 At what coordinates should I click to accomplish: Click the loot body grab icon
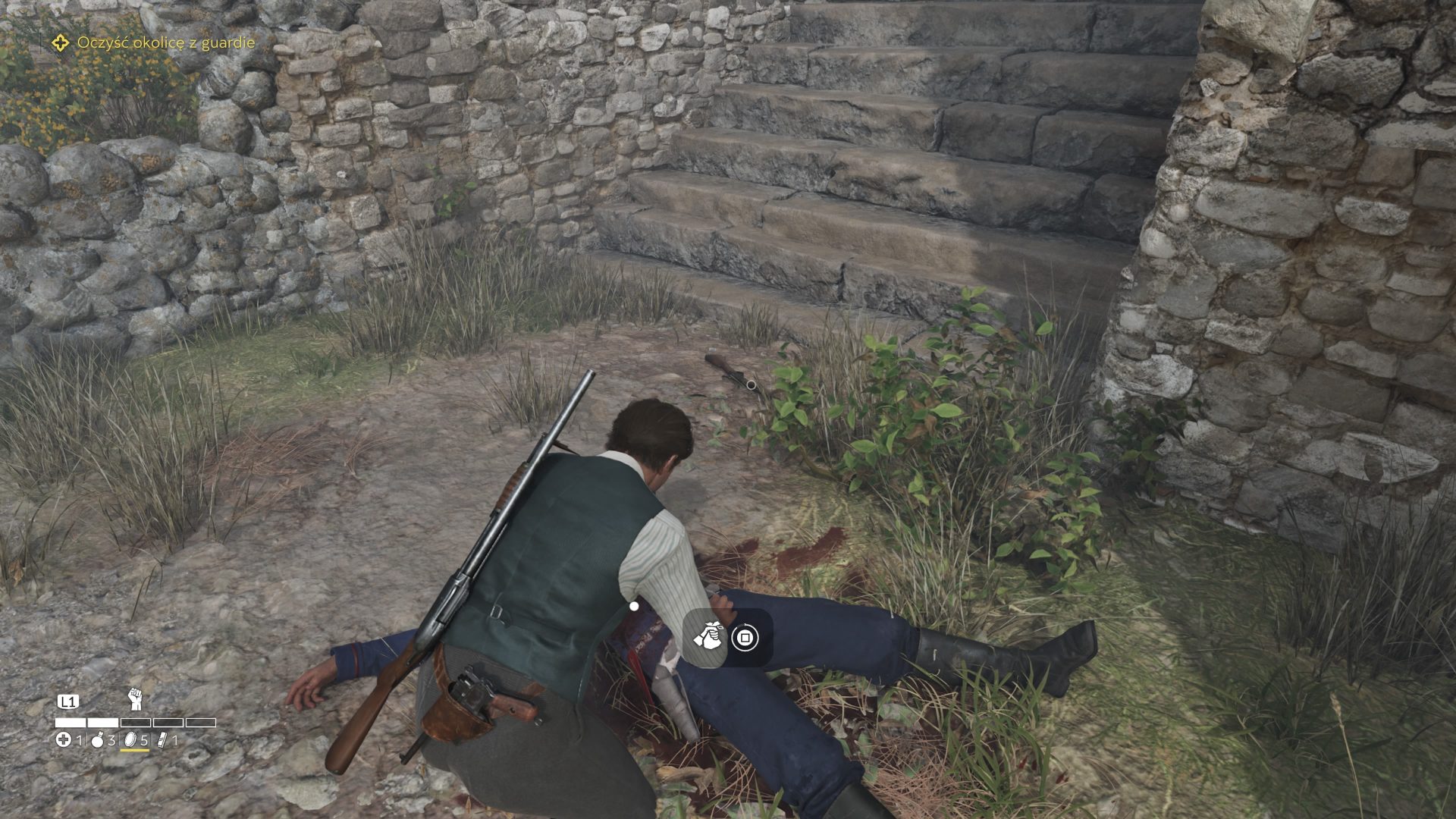click(x=709, y=637)
